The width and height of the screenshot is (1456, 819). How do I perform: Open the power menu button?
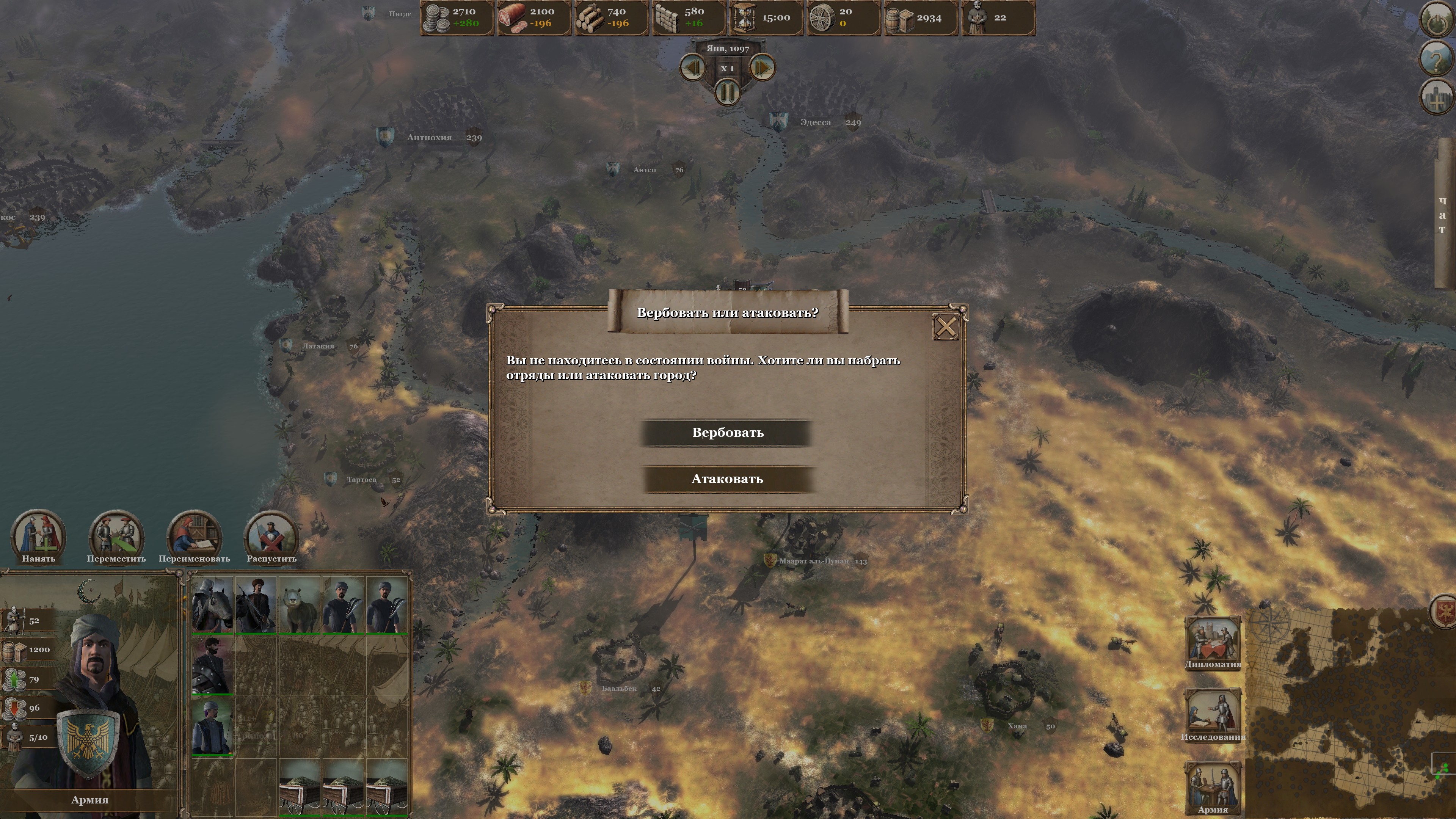1436,19
